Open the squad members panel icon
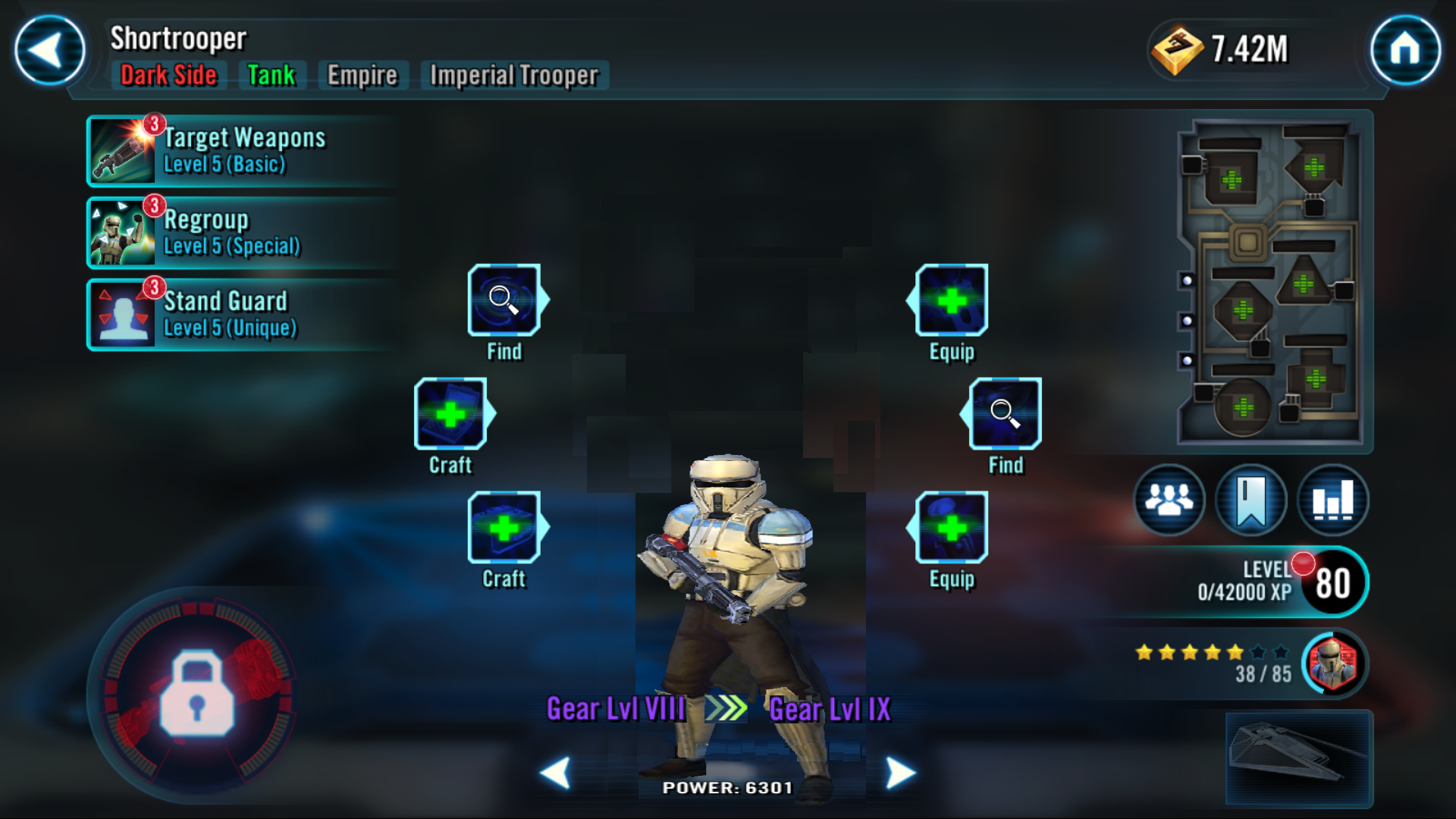The width and height of the screenshot is (1456, 819). [x=1170, y=499]
